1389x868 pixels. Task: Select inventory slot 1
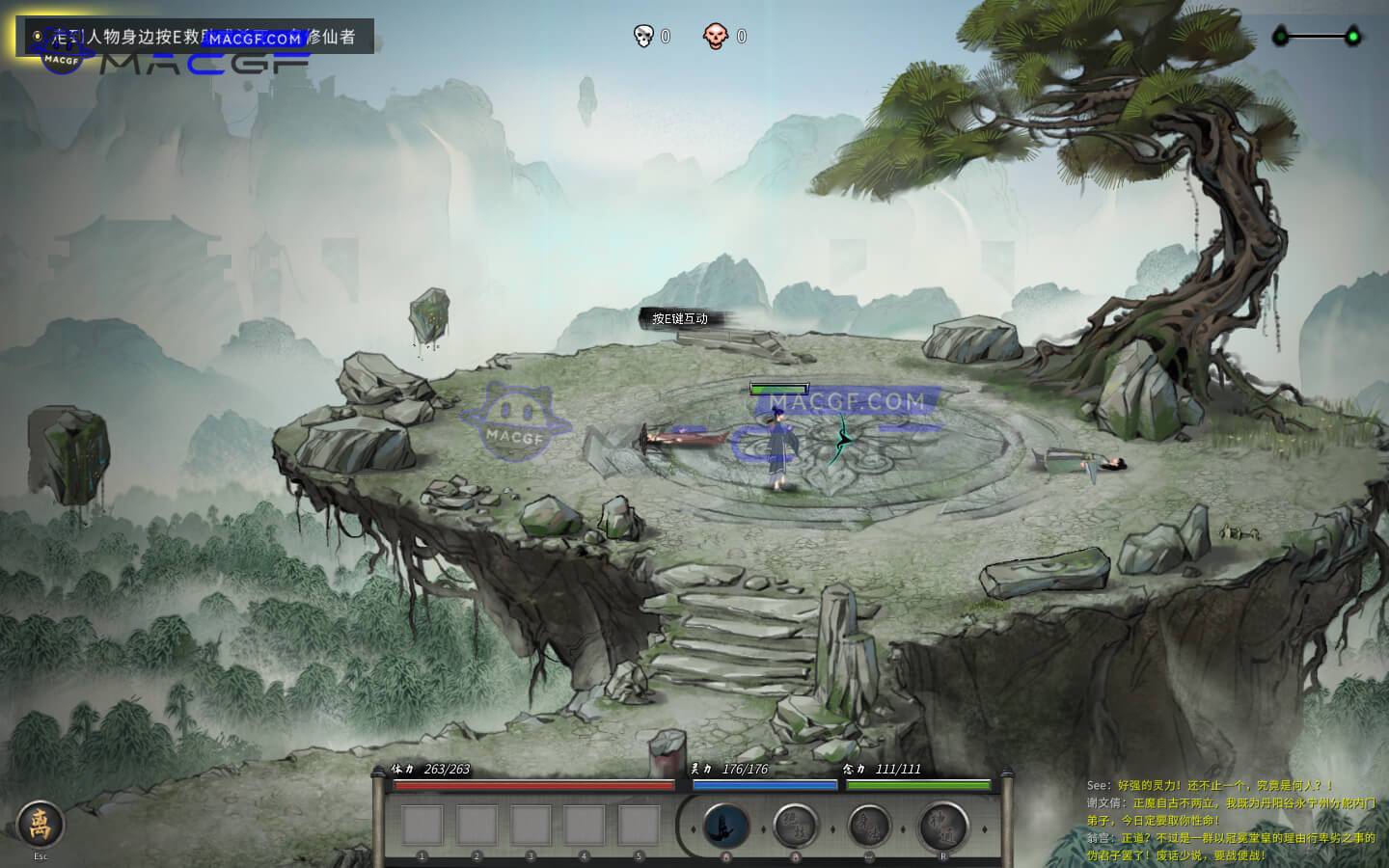click(422, 827)
